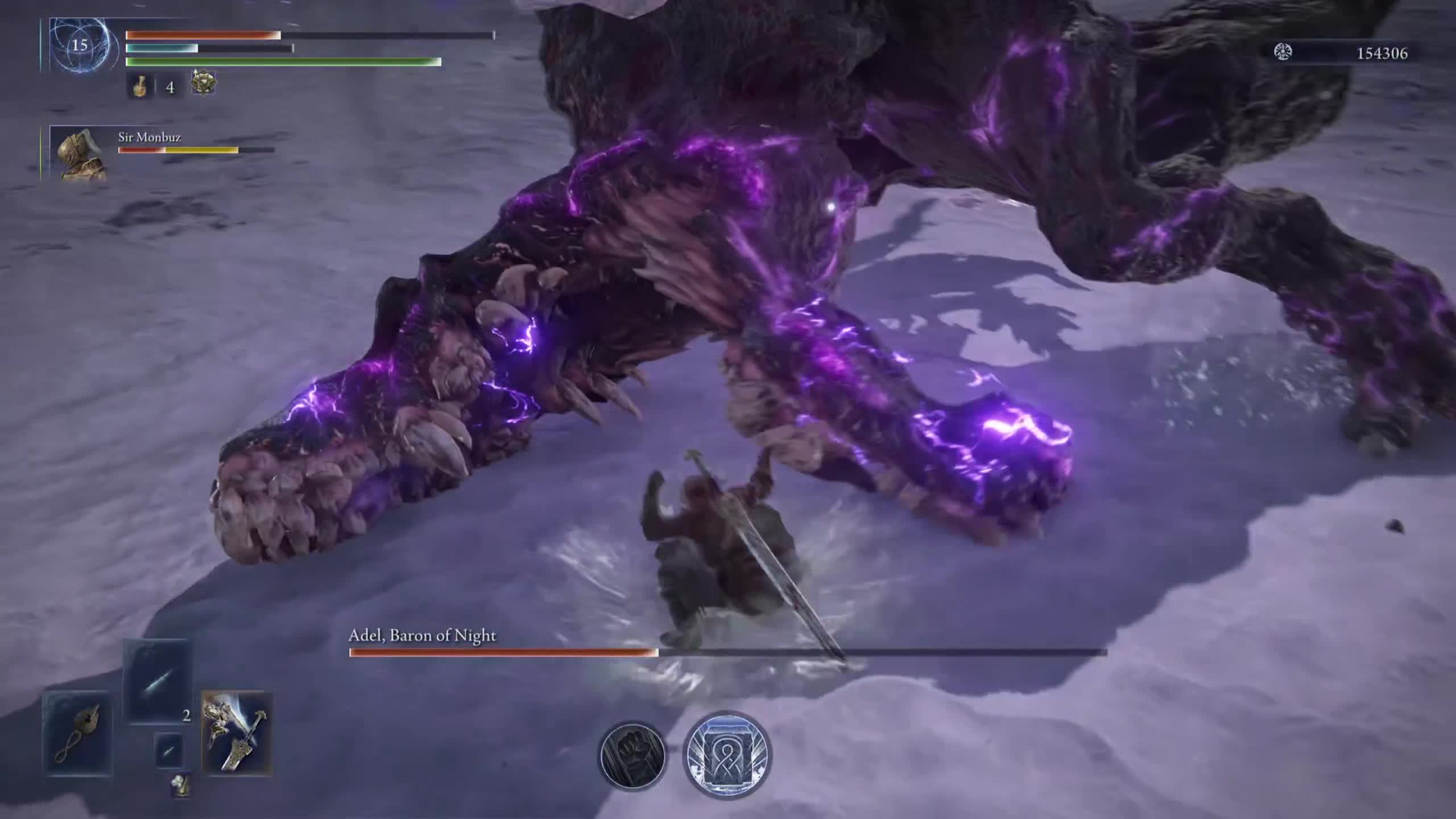The width and height of the screenshot is (1456, 819).
Task: Activate the clenched fist skill
Action: 632,755
